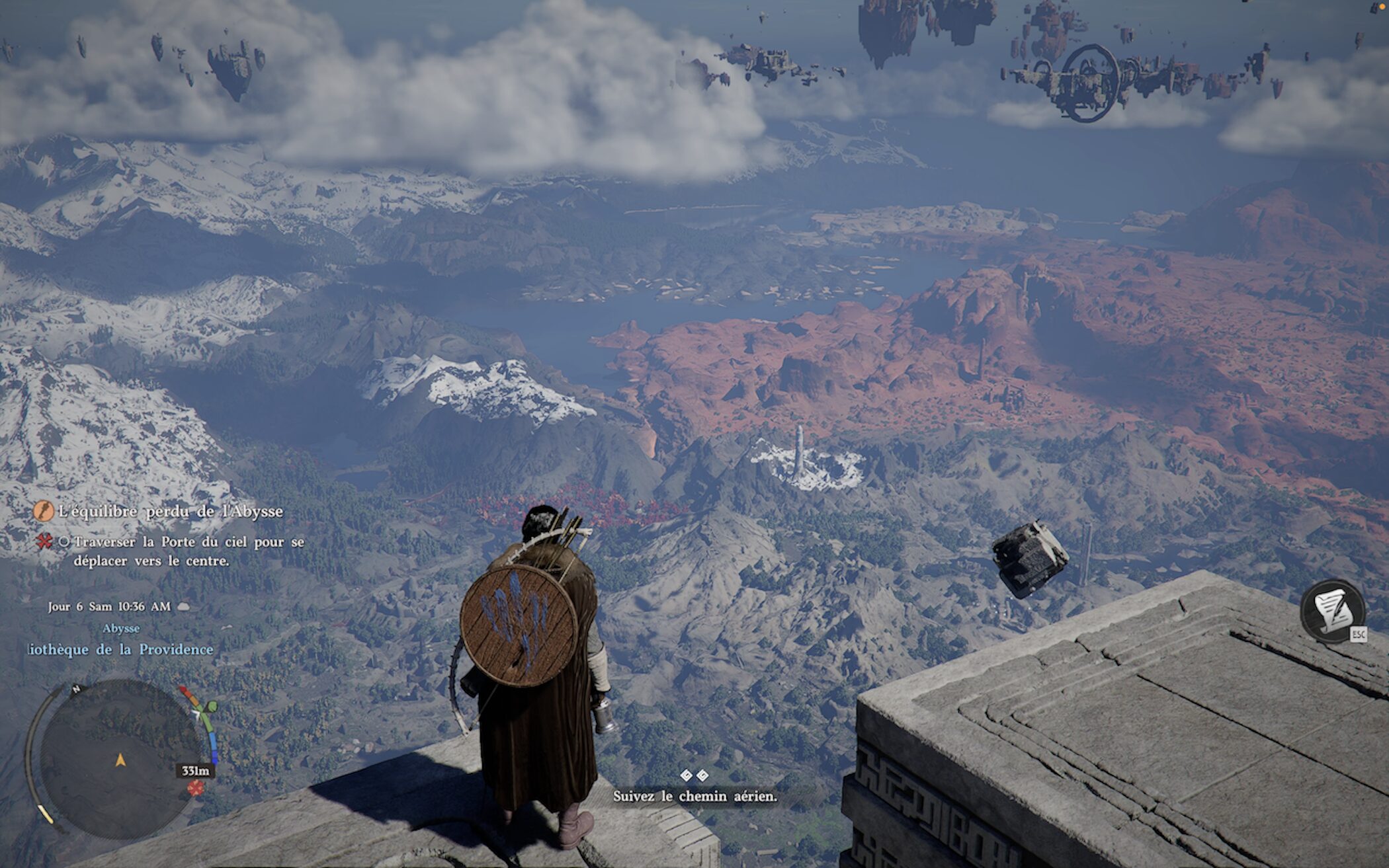
Task: Open the circular minimap
Action: pos(119,759)
